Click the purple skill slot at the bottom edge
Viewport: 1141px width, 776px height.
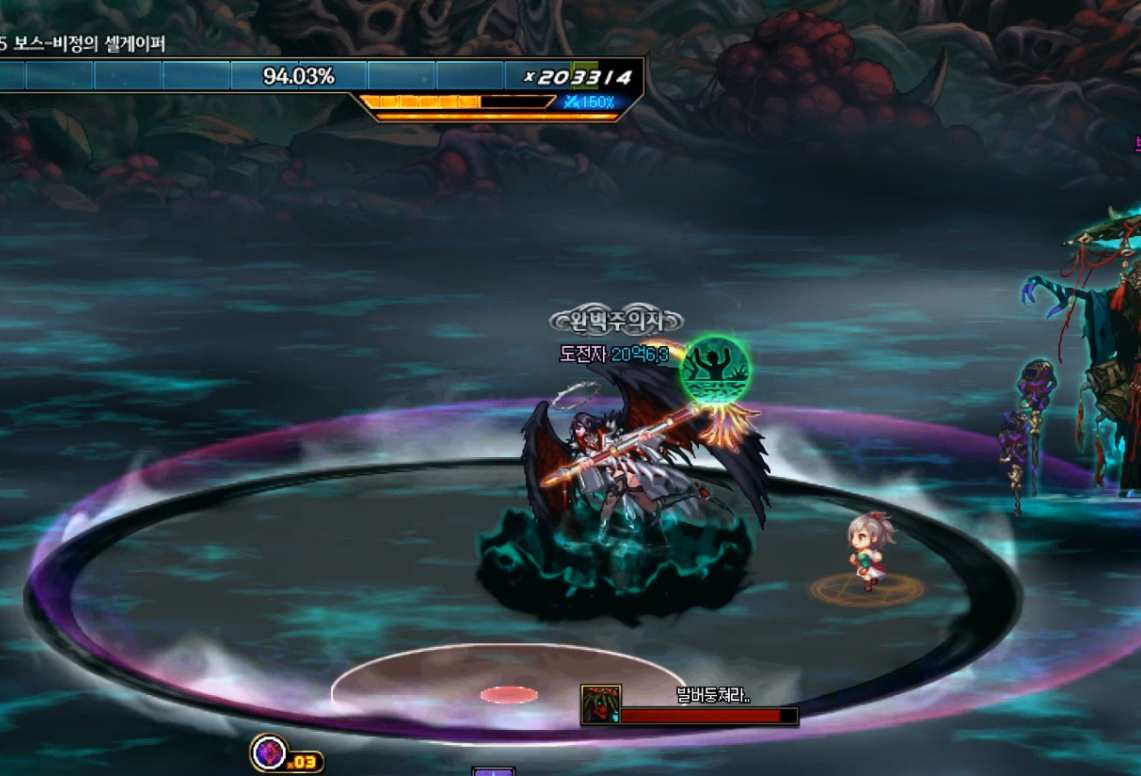coord(493,772)
